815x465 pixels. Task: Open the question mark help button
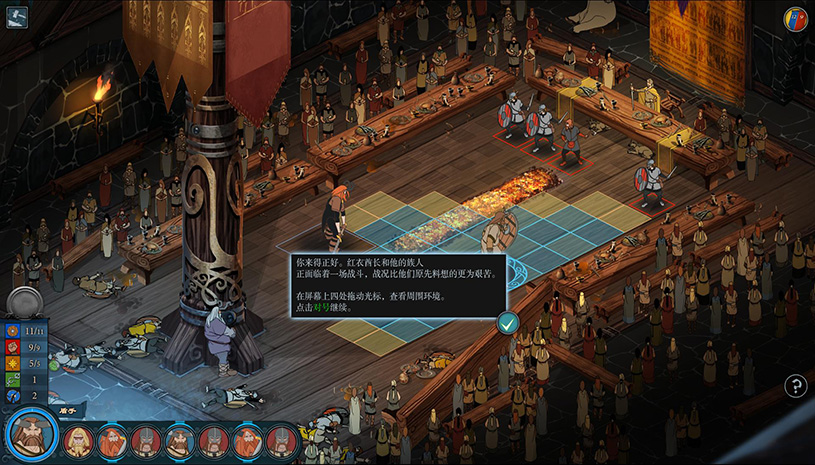pos(795,386)
